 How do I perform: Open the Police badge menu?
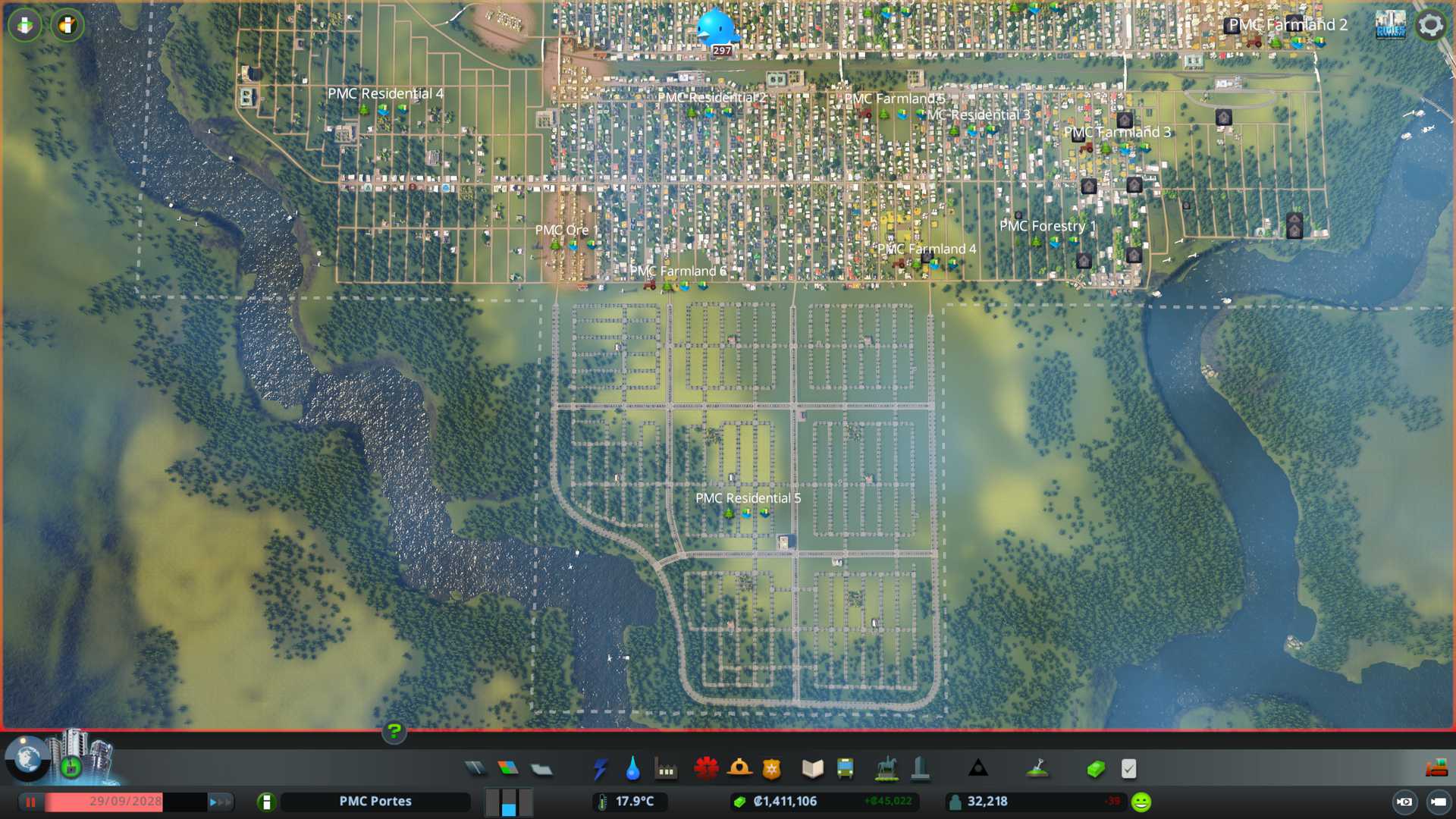[772, 769]
